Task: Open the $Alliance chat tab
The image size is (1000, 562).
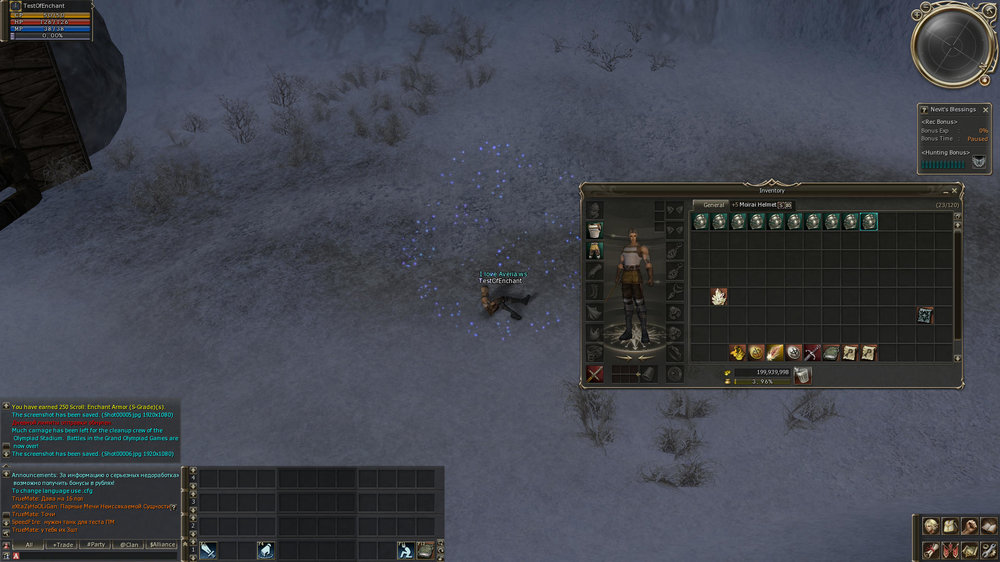Action: point(162,544)
